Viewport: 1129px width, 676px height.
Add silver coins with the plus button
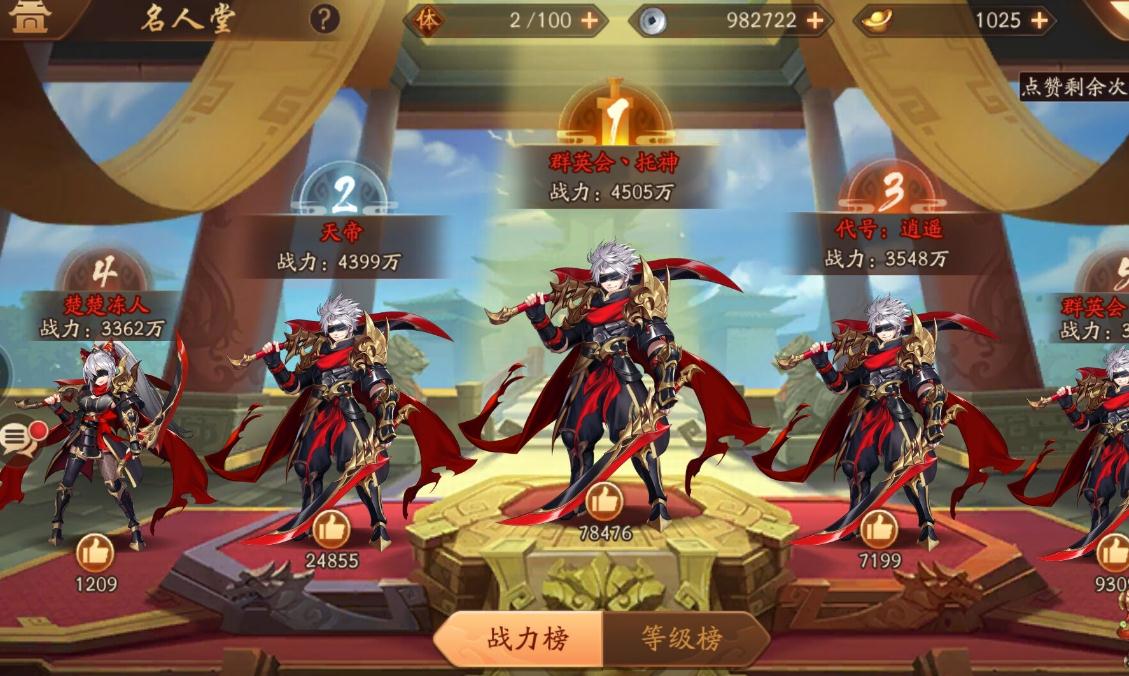(x=815, y=20)
